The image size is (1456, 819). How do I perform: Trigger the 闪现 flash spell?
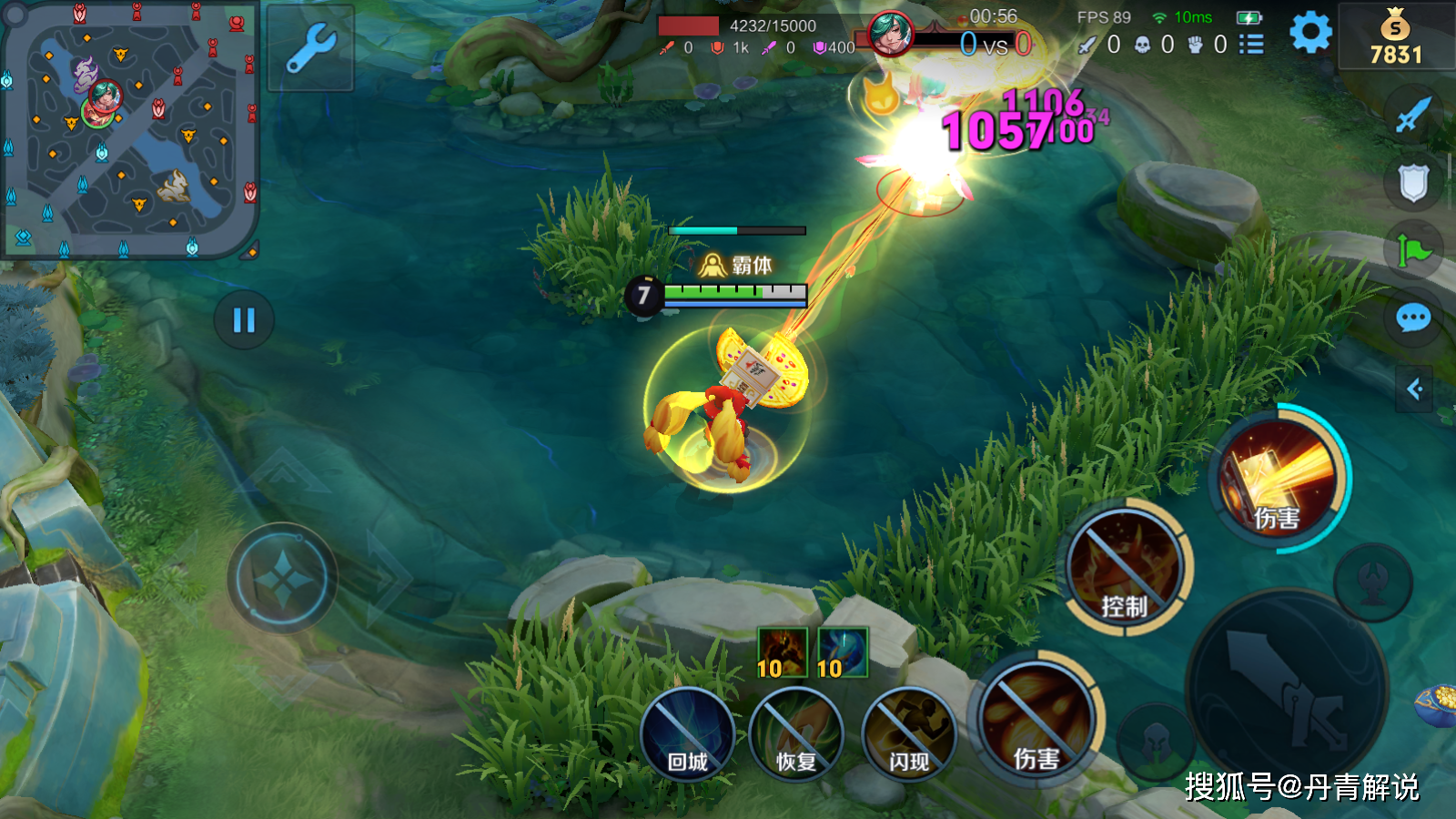[908, 734]
